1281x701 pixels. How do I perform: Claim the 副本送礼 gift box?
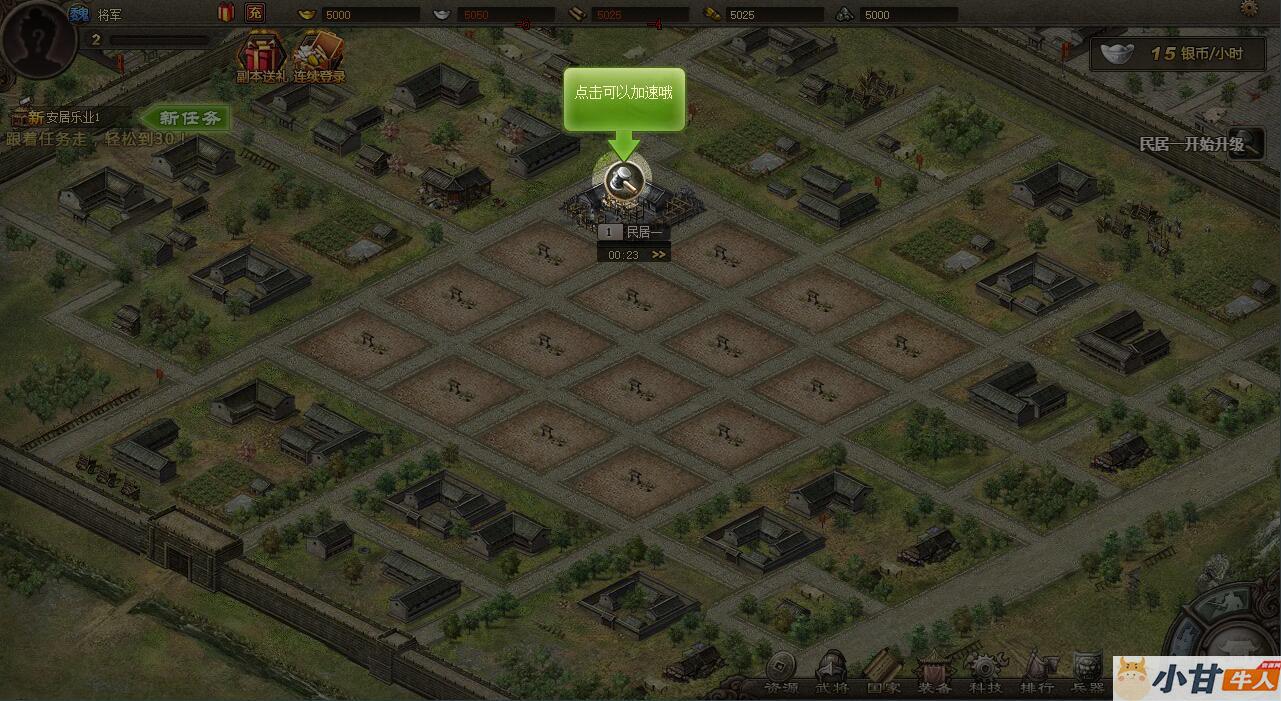point(260,56)
